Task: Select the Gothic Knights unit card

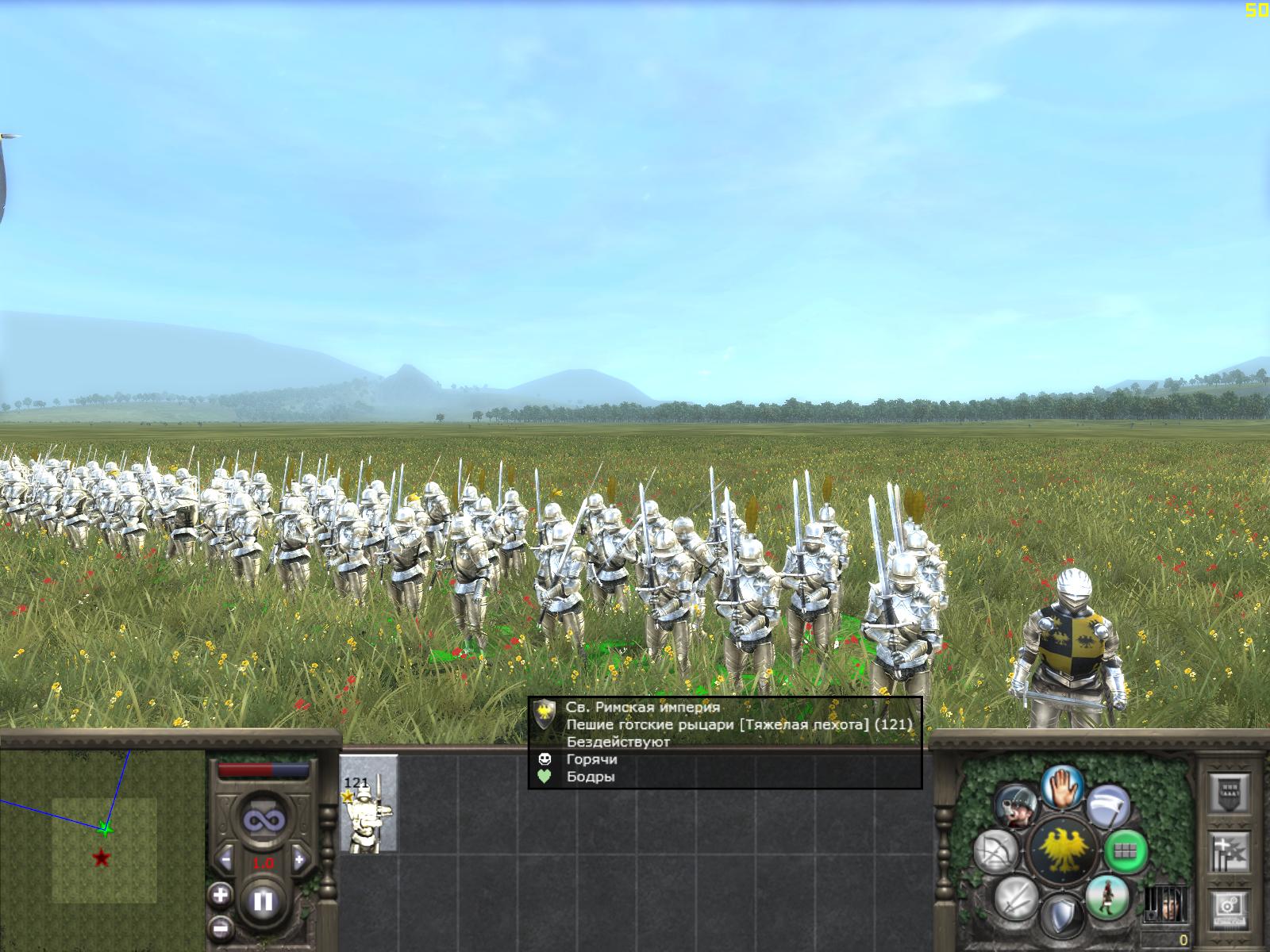Action: click(369, 804)
